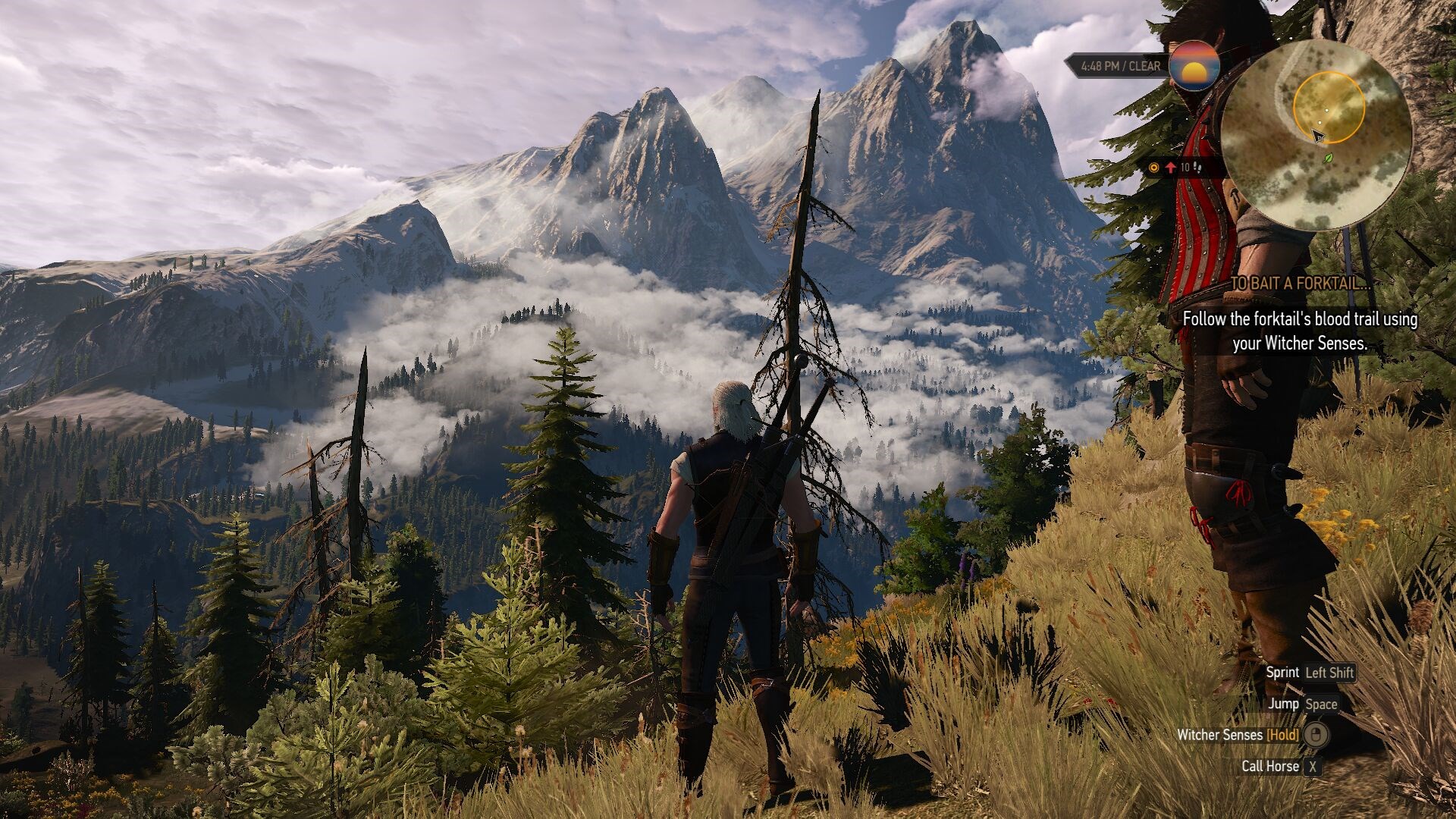
Task: Click the red level-up arrow indicator
Action: tap(1171, 168)
